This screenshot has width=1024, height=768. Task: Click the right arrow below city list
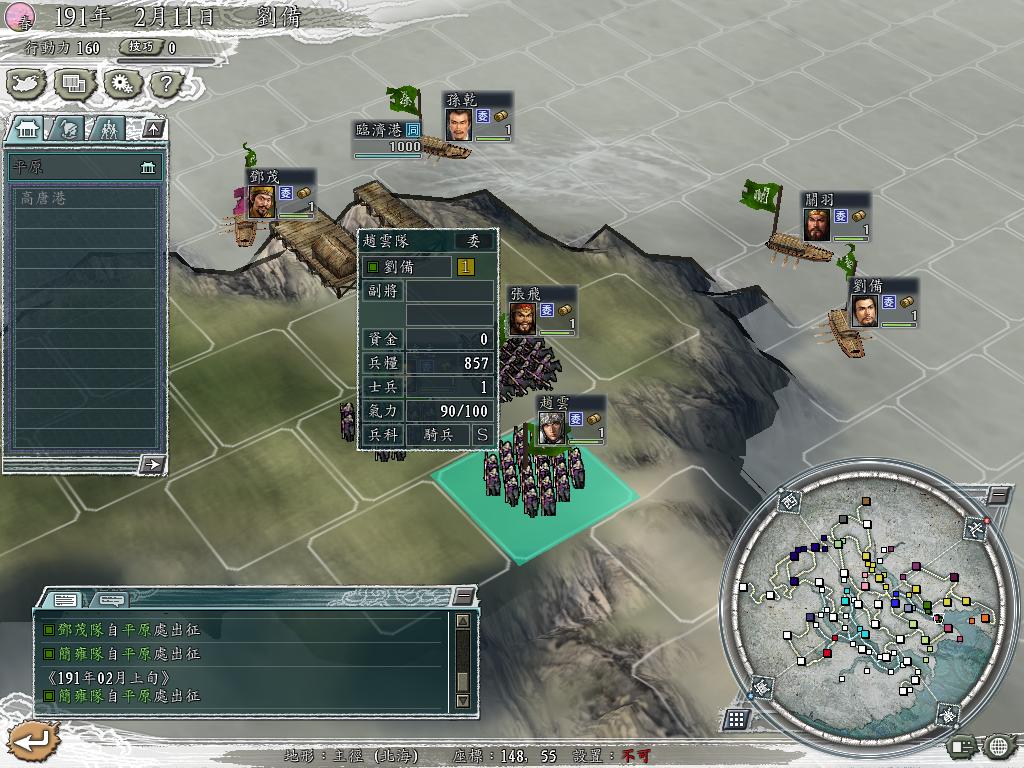click(152, 464)
